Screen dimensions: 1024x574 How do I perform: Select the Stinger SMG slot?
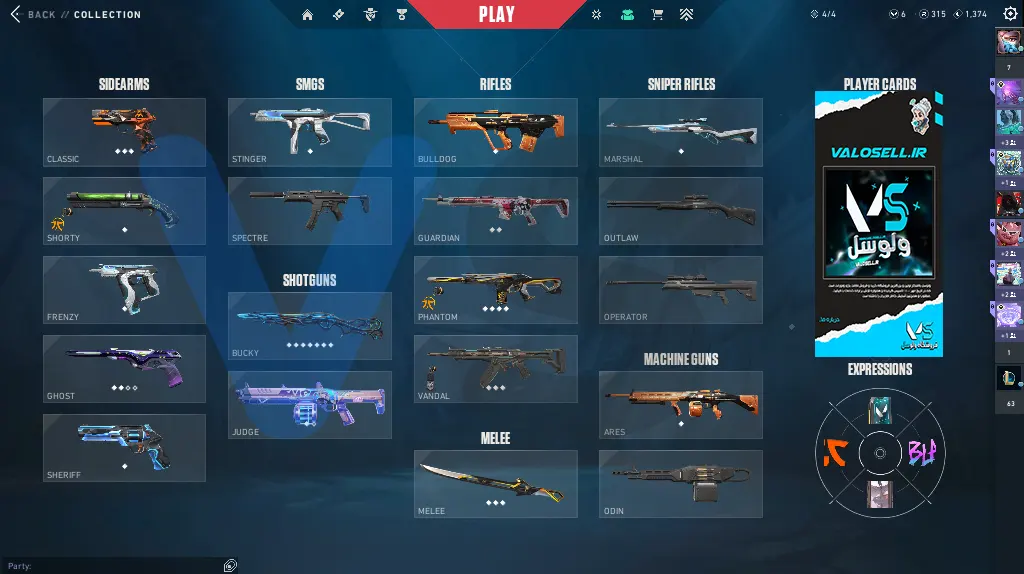[x=309, y=132]
